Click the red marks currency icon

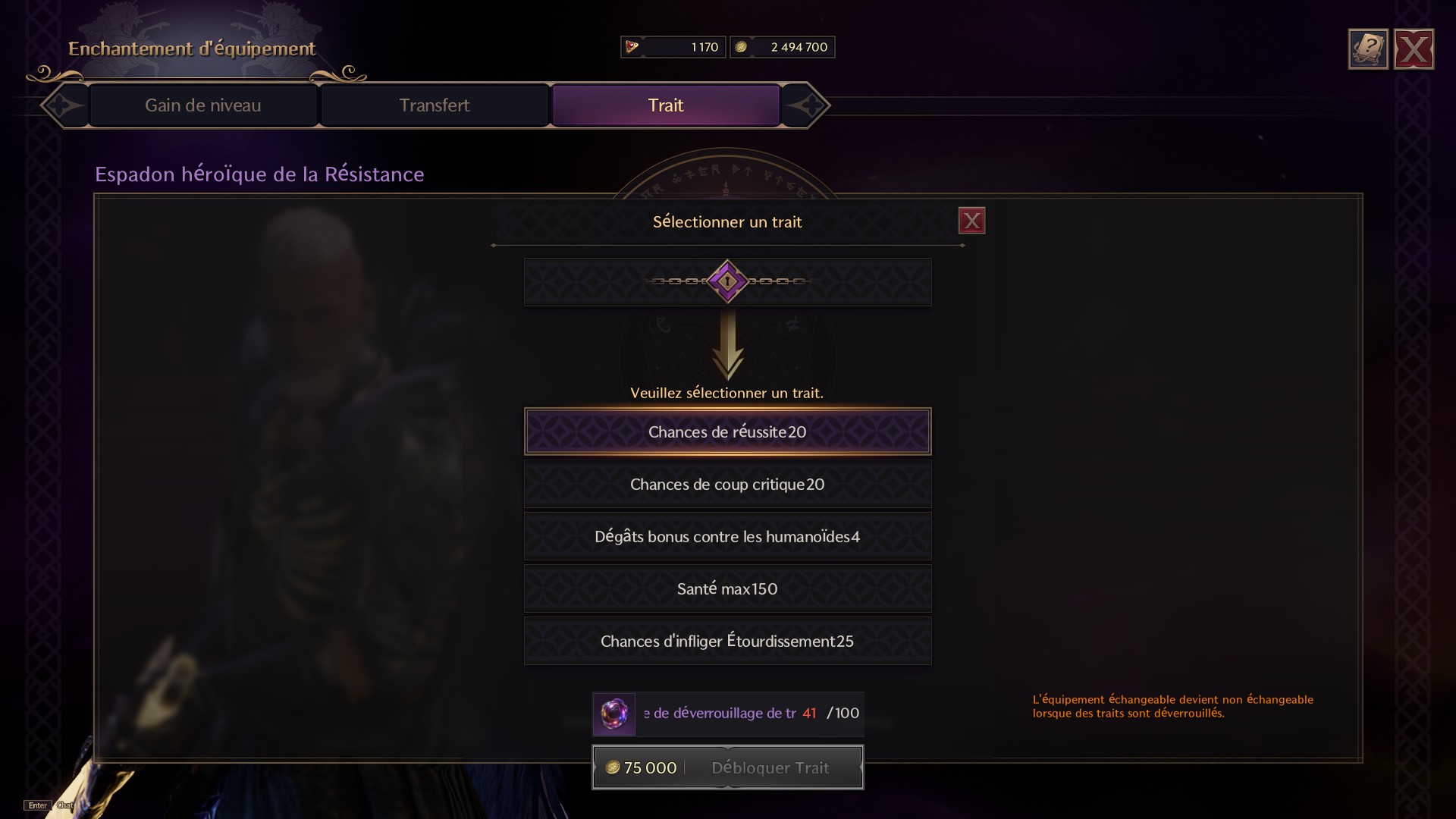click(631, 46)
